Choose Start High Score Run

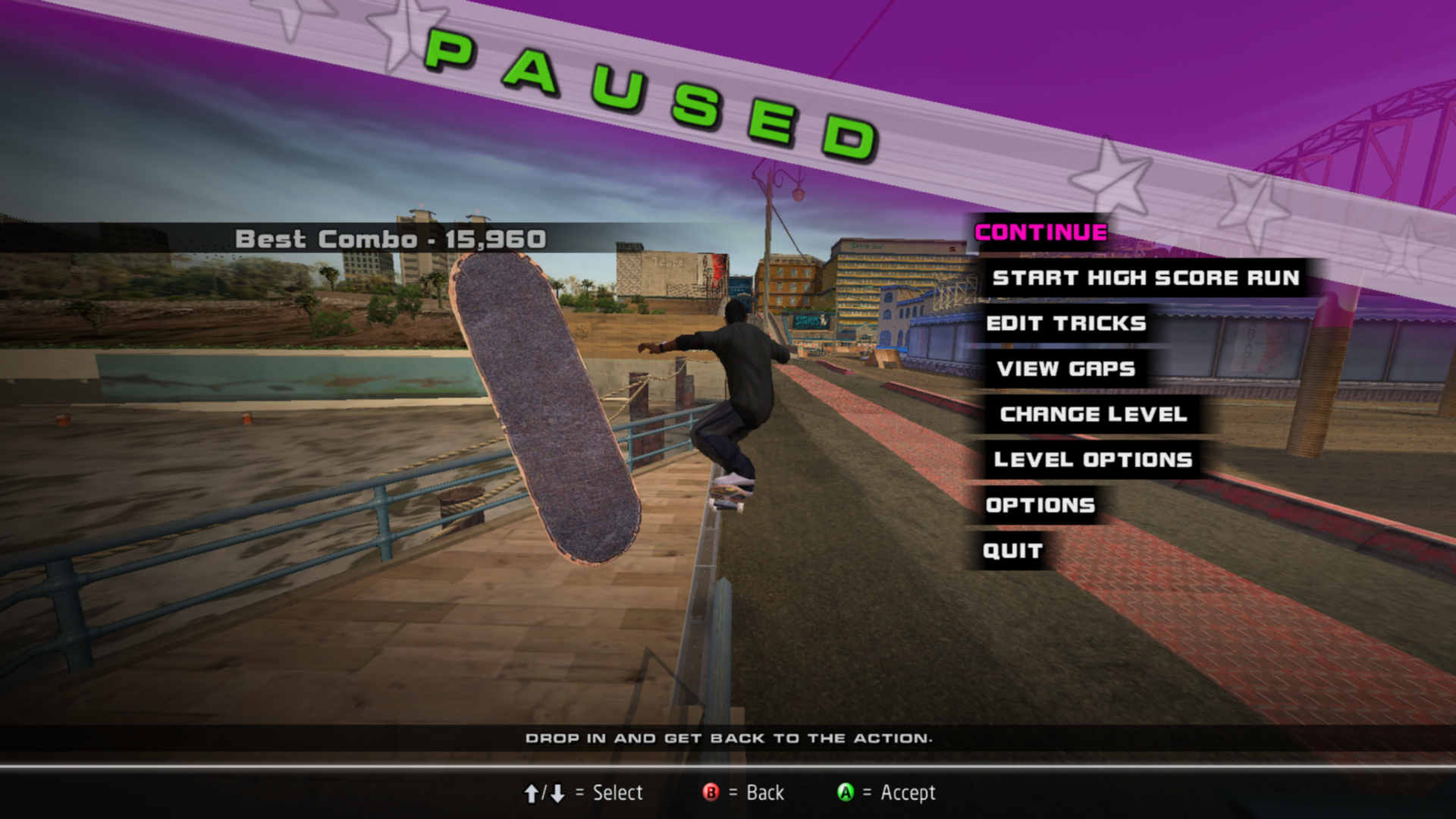(x=1145, y=278)
